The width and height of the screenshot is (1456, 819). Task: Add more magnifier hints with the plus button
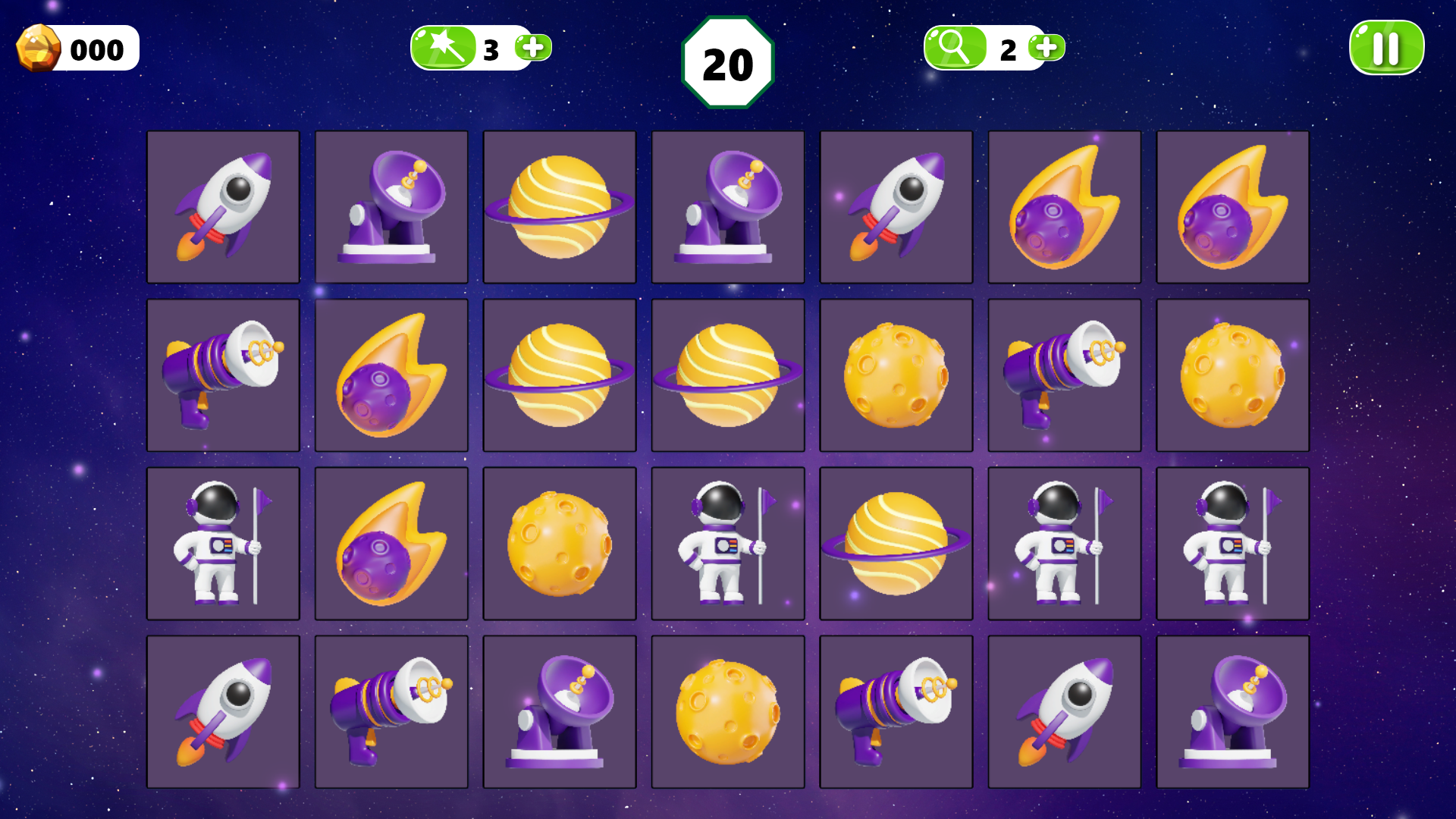click(1045, 47)
